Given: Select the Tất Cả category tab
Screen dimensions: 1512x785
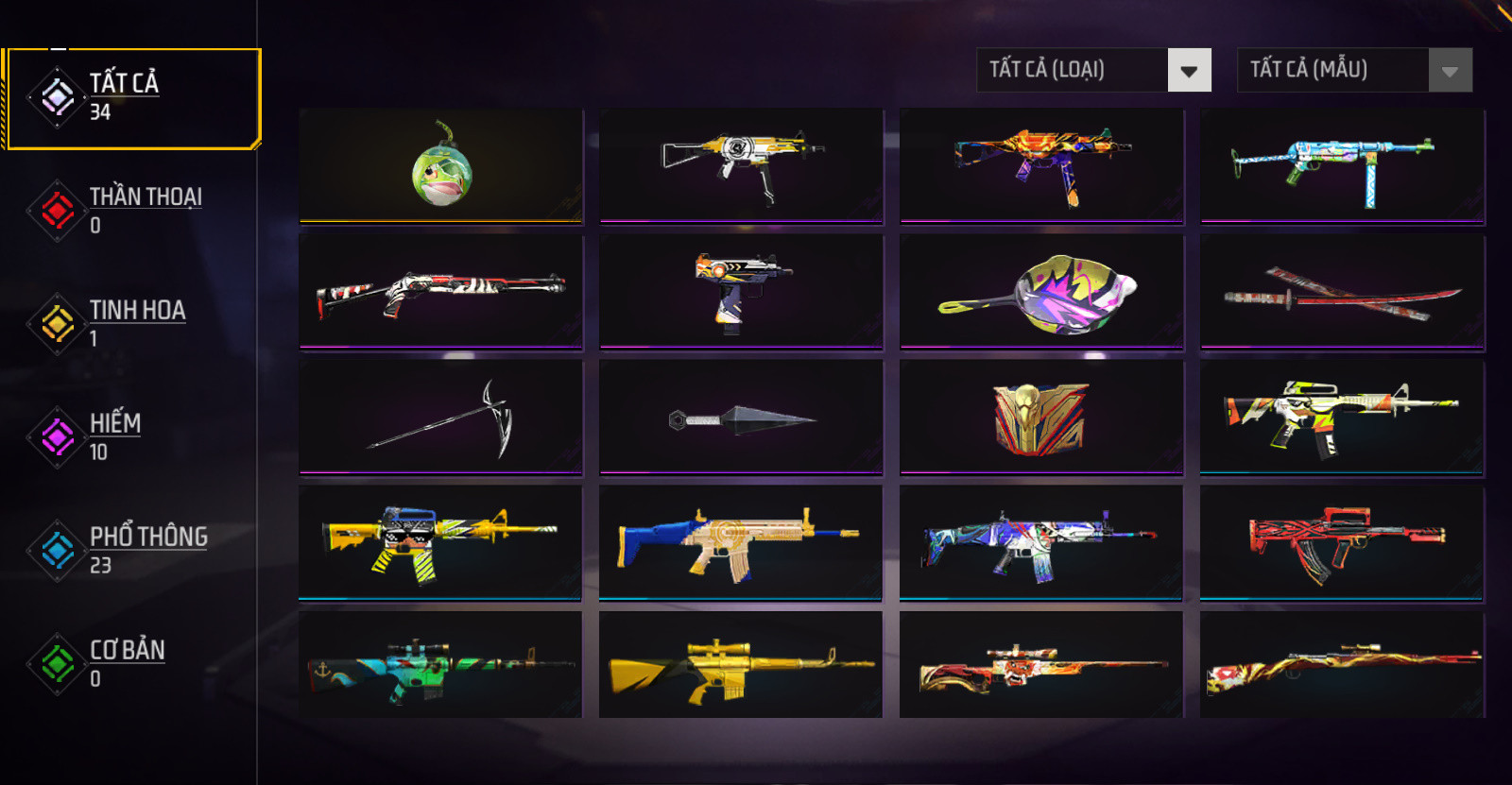Looking at the screenshot, I should pos(130,98).
